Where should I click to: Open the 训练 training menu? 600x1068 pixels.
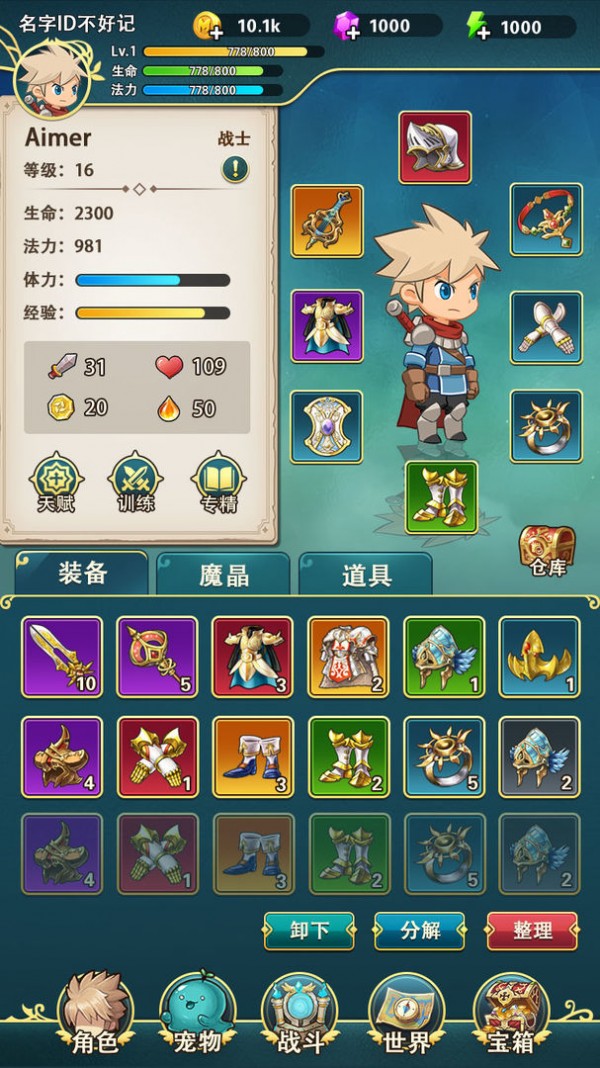pyautogui.click(x=135, y=482)
